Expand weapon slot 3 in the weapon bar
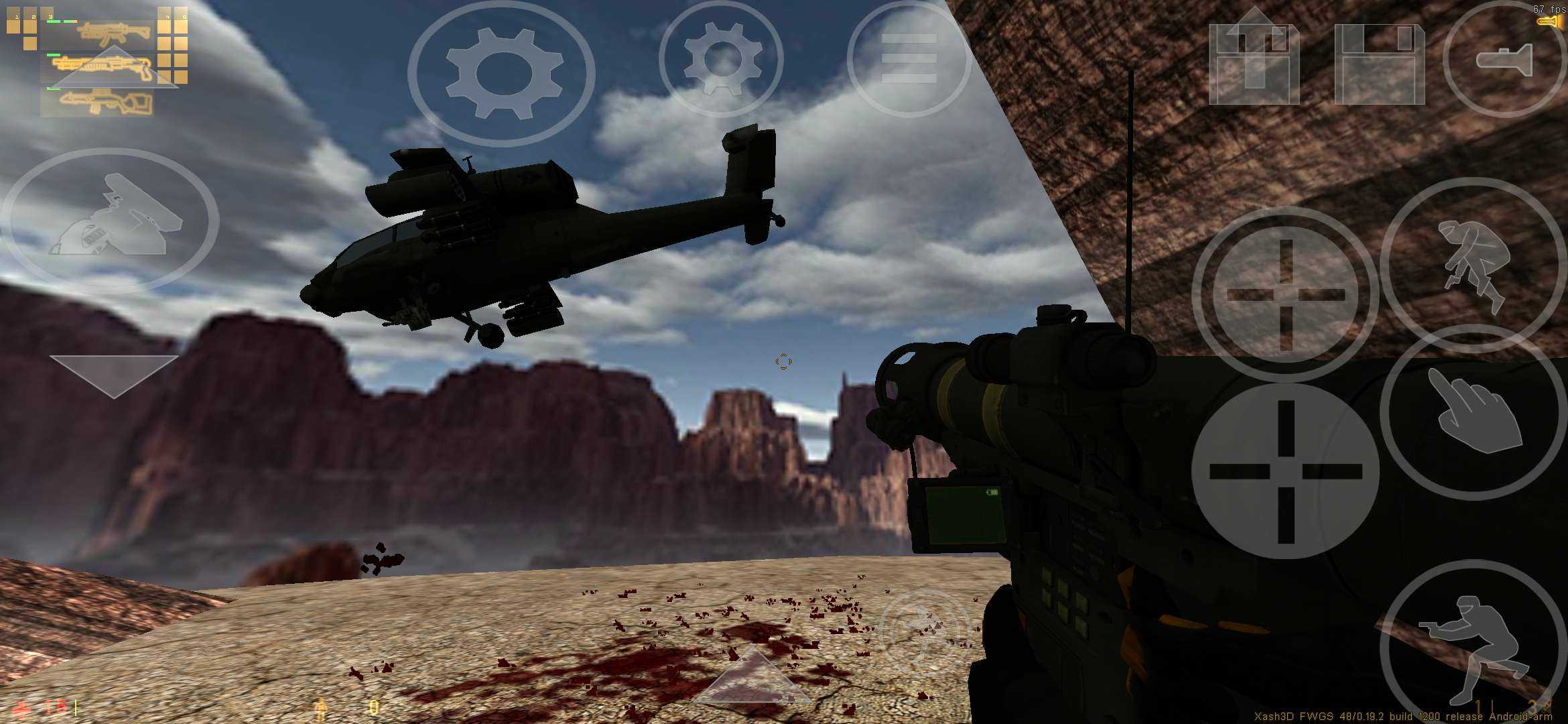 [50, 17]
